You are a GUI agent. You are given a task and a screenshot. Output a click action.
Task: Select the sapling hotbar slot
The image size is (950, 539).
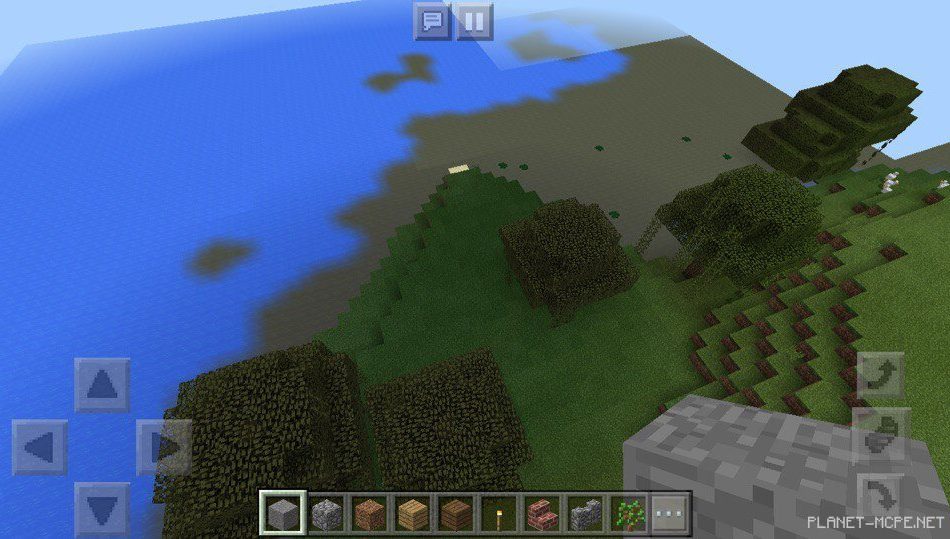(628, 514)
